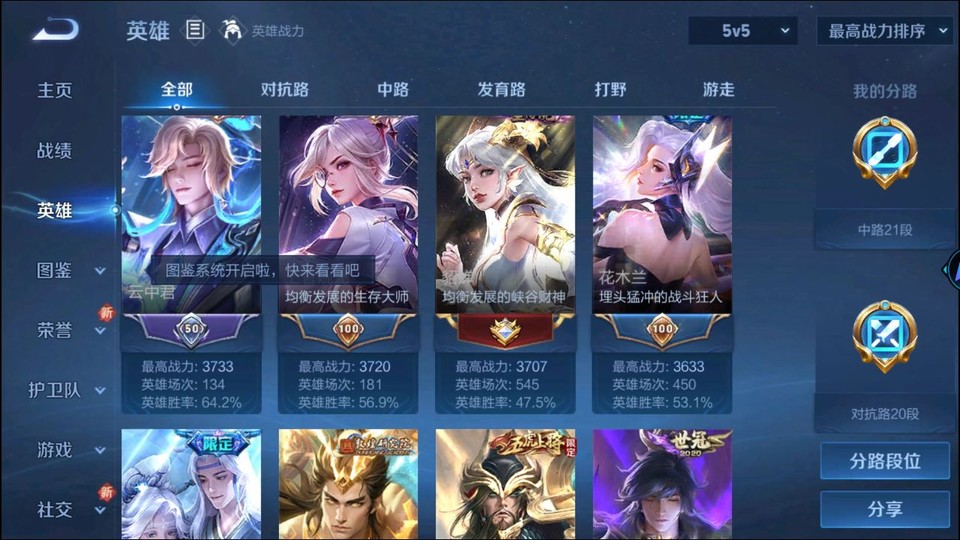Go back using the return arrow
Image resolution: width=960 pixels, height=540 pixels.
[x=54, y=30]
